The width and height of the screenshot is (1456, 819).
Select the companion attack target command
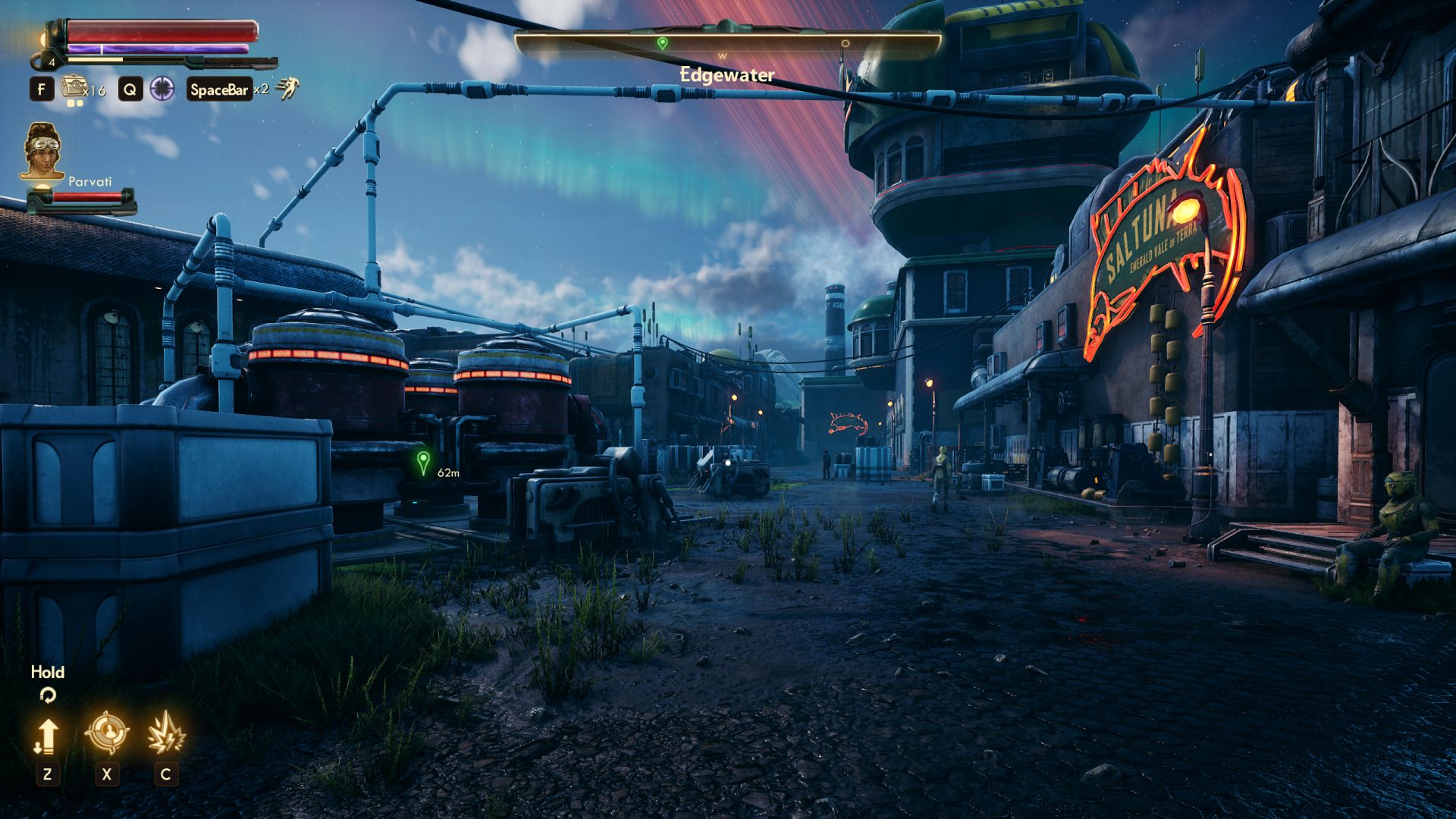[x=106, y=733]
